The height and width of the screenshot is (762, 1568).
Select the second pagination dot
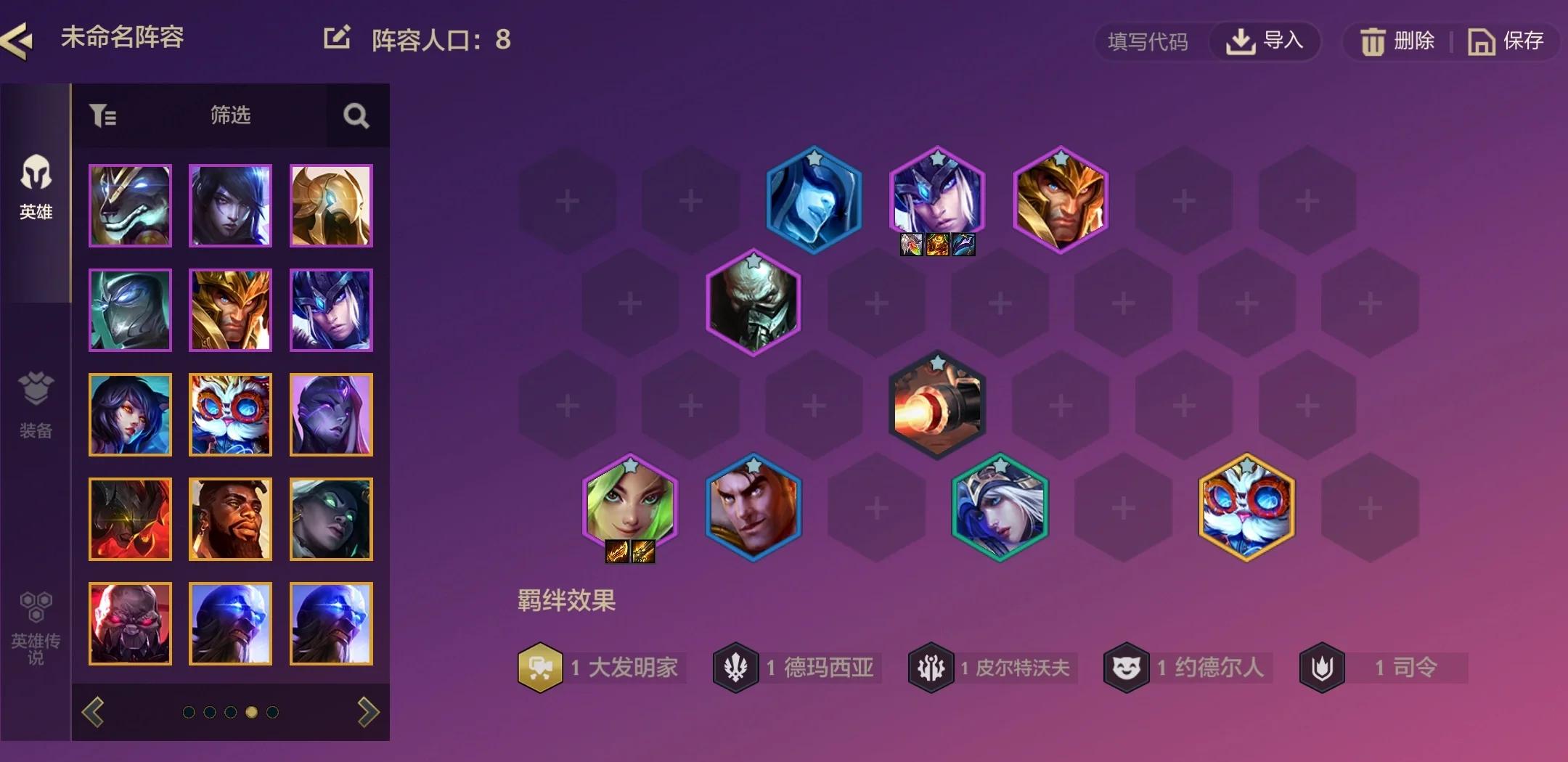click(x=211, y=713)
